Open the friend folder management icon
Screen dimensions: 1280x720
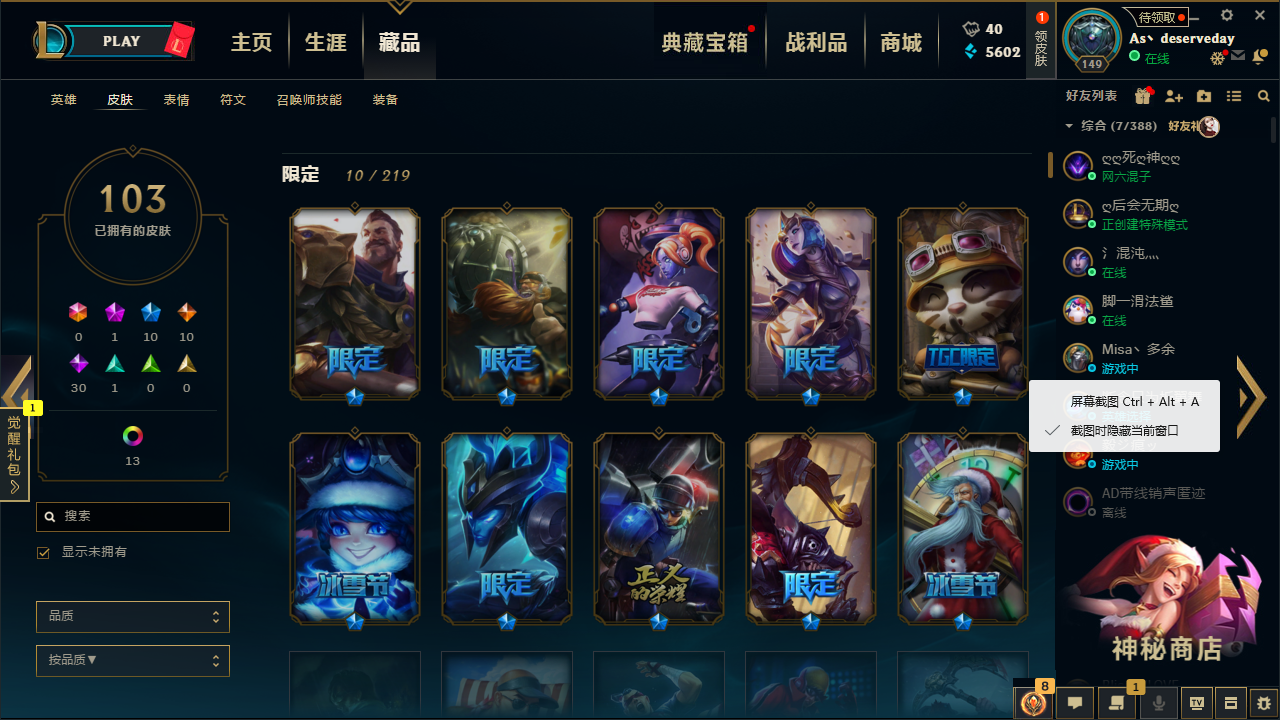coord(1204,94)
